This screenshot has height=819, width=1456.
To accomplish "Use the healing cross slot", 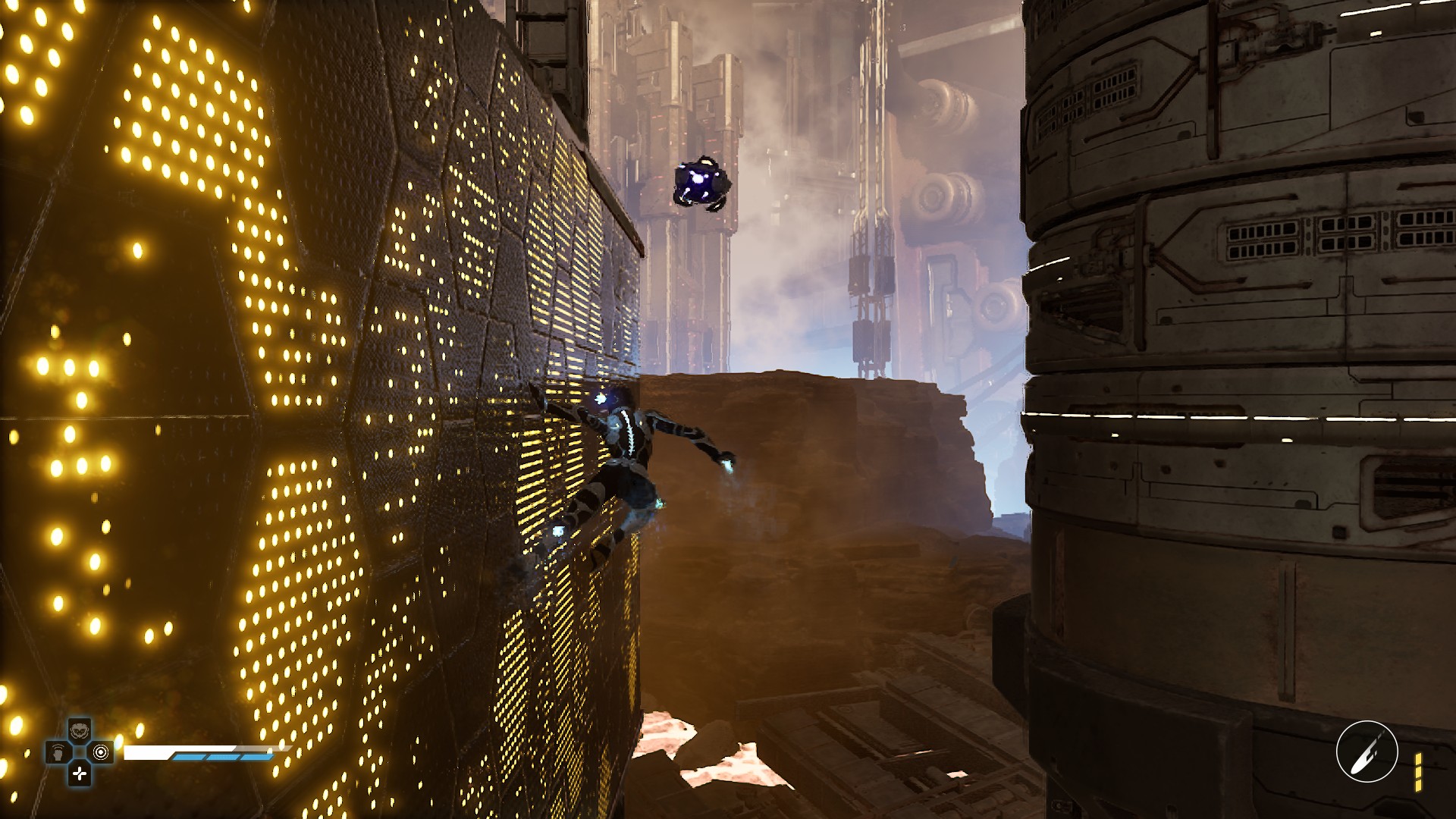I will pyautogui.click(x=80, y=773).
